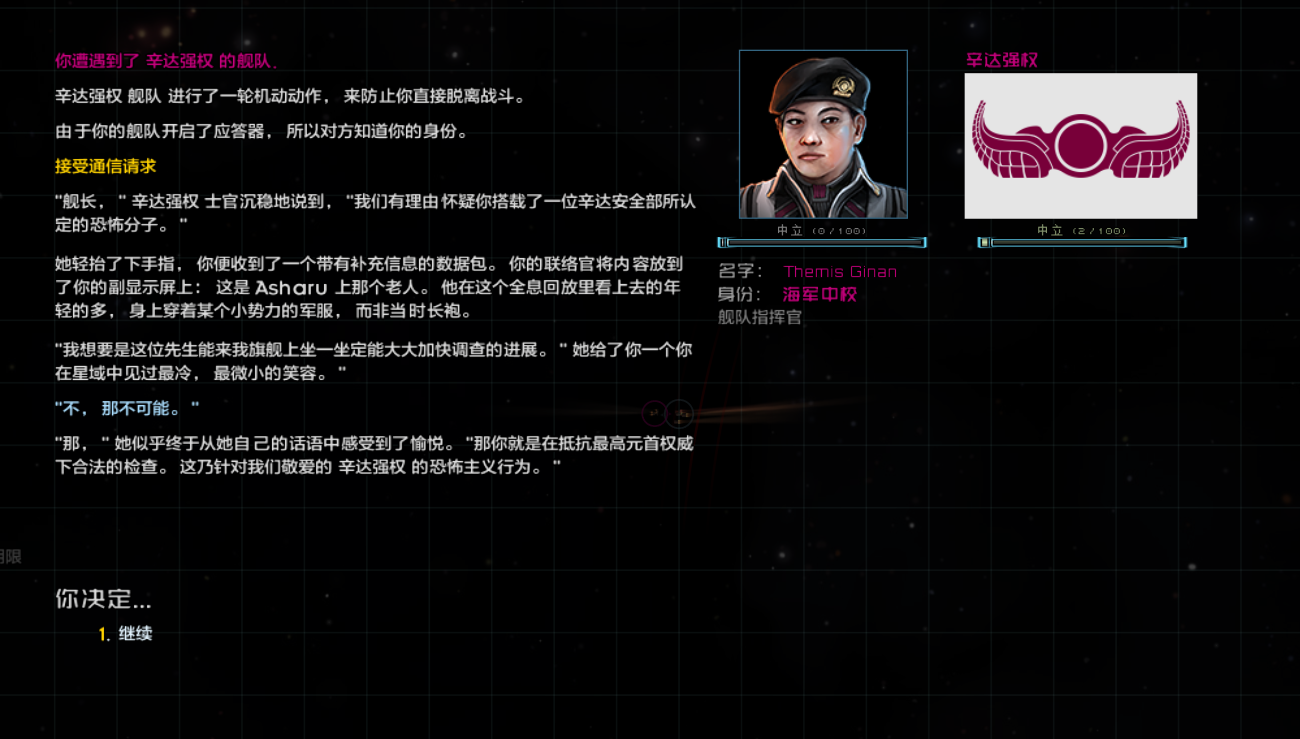Image resolution: width=1300 pixels, height=739 pixels.
Task: Click the dialogue line 不，那不可能。
Action: pyautogui.click(x=126, y=408)
